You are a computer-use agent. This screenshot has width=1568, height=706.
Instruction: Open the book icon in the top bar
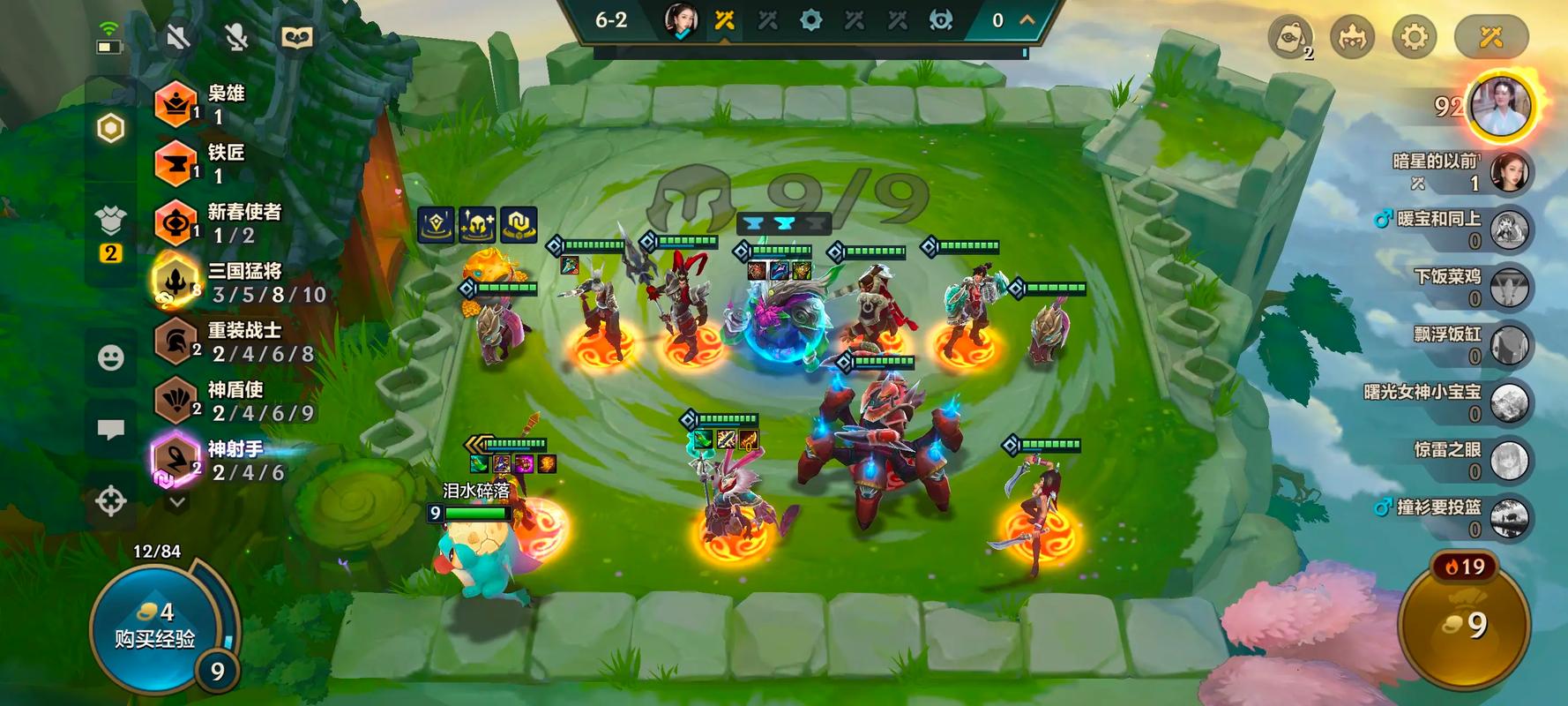[296, 37]
